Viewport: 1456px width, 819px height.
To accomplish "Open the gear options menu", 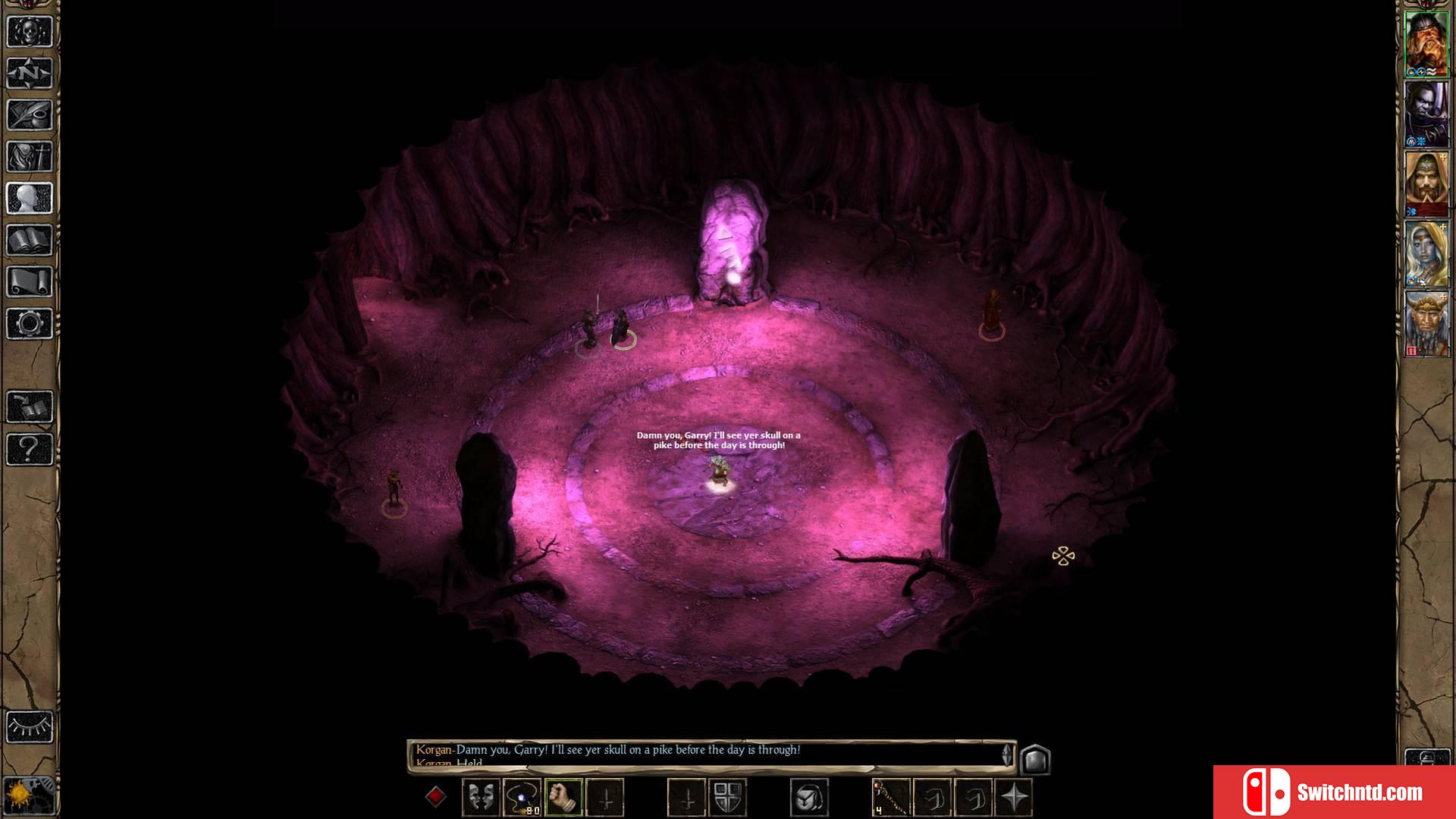I will [30, 324].
